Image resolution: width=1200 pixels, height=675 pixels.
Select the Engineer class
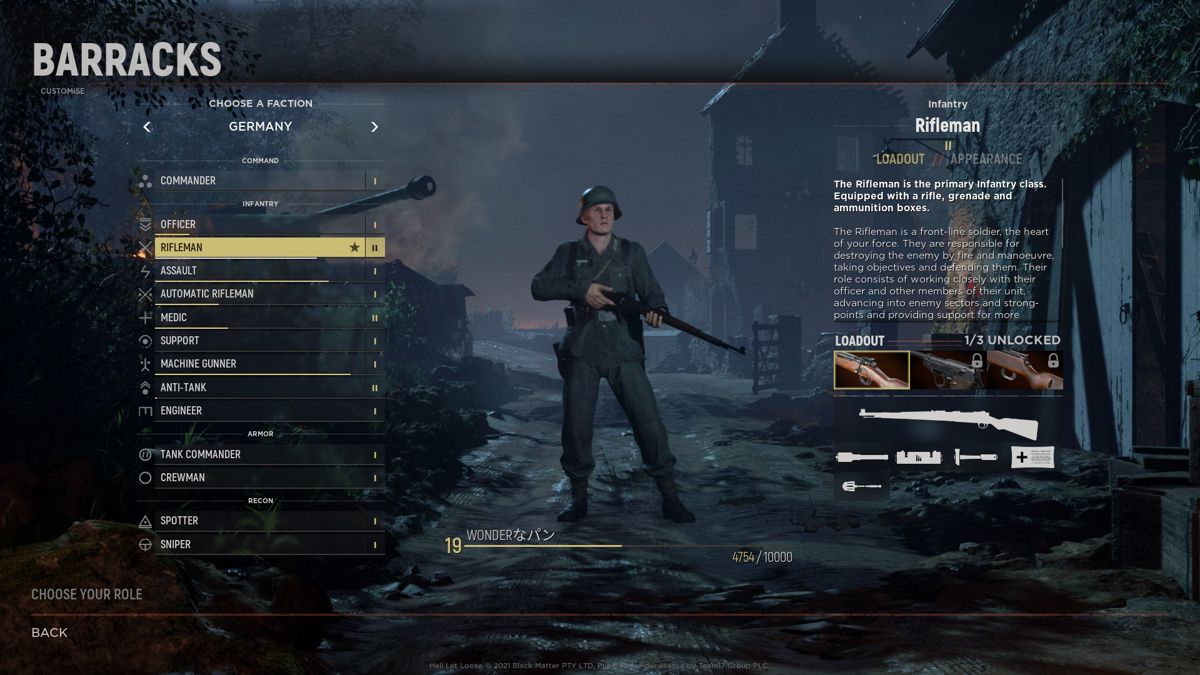(x=260, y=411)
